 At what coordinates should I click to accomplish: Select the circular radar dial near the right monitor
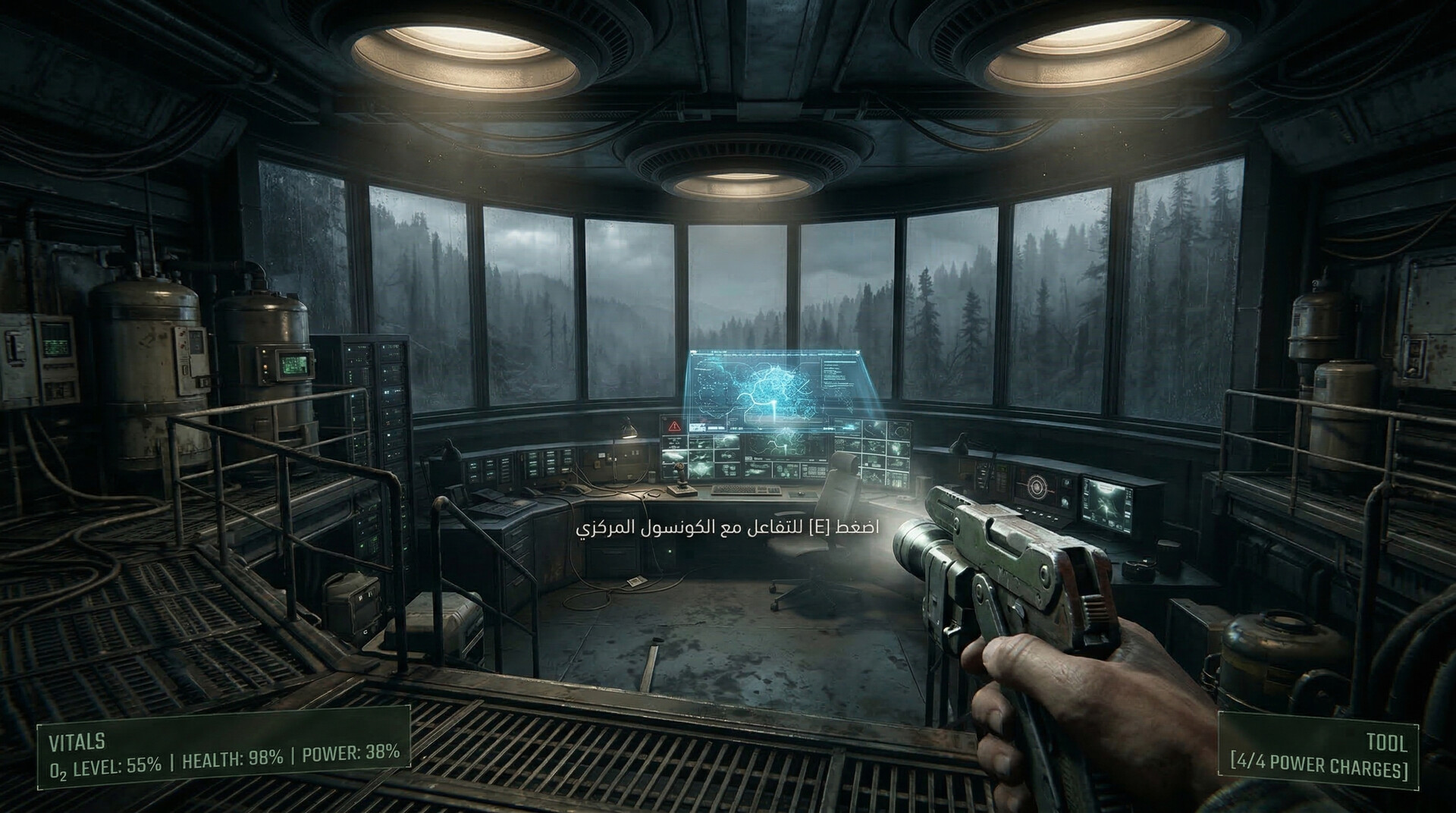pyautogui.click(x=1037, y=488)
